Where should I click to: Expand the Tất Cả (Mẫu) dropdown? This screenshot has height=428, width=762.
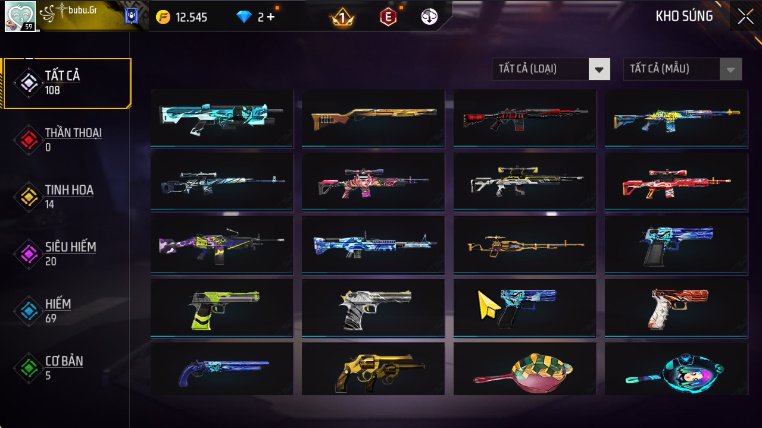click(682, 69)
